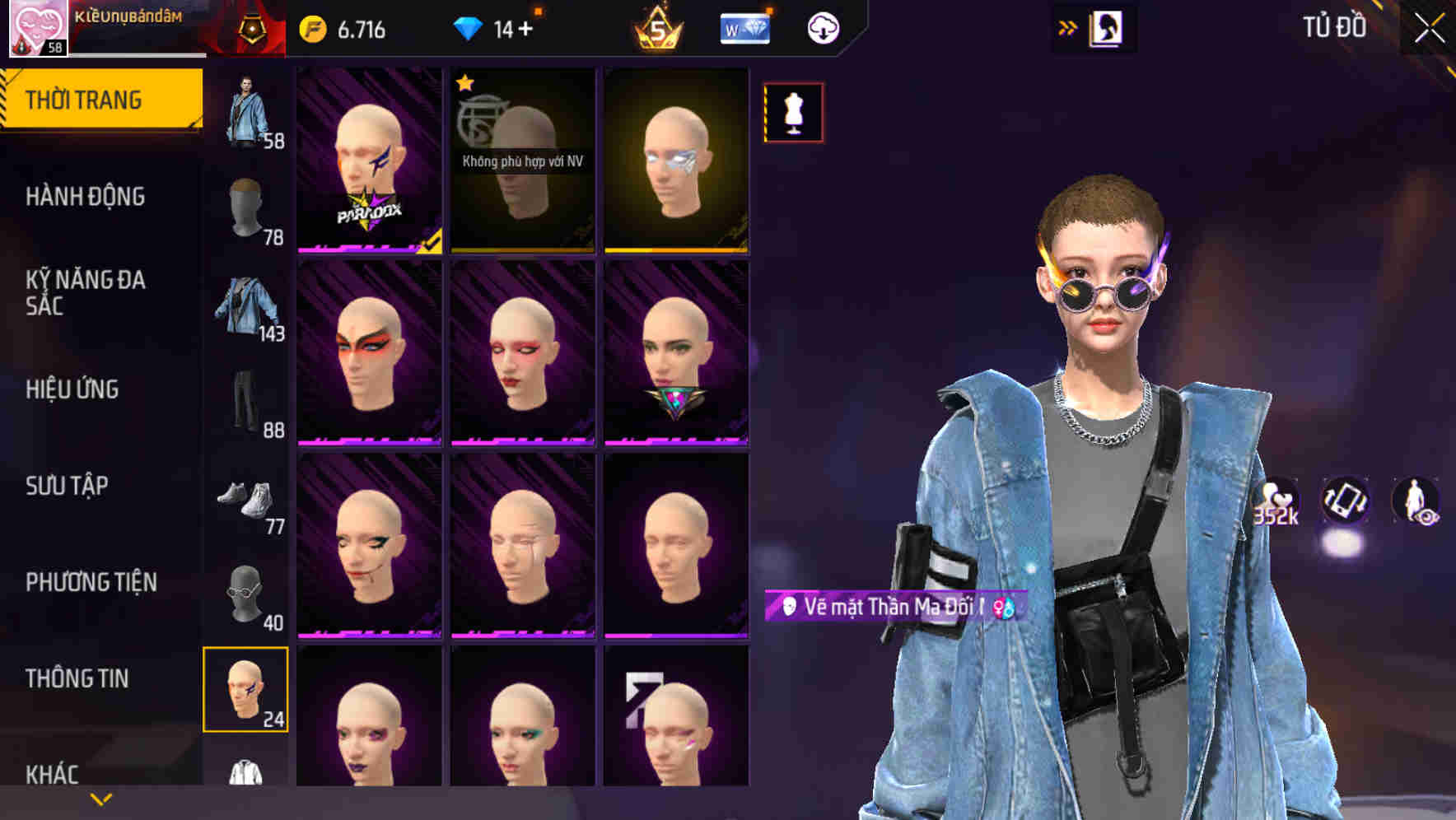Select the mannequin outfit preset icon
The height and width of the screenshot is (820, 1456).
click(x=792, y=112)
